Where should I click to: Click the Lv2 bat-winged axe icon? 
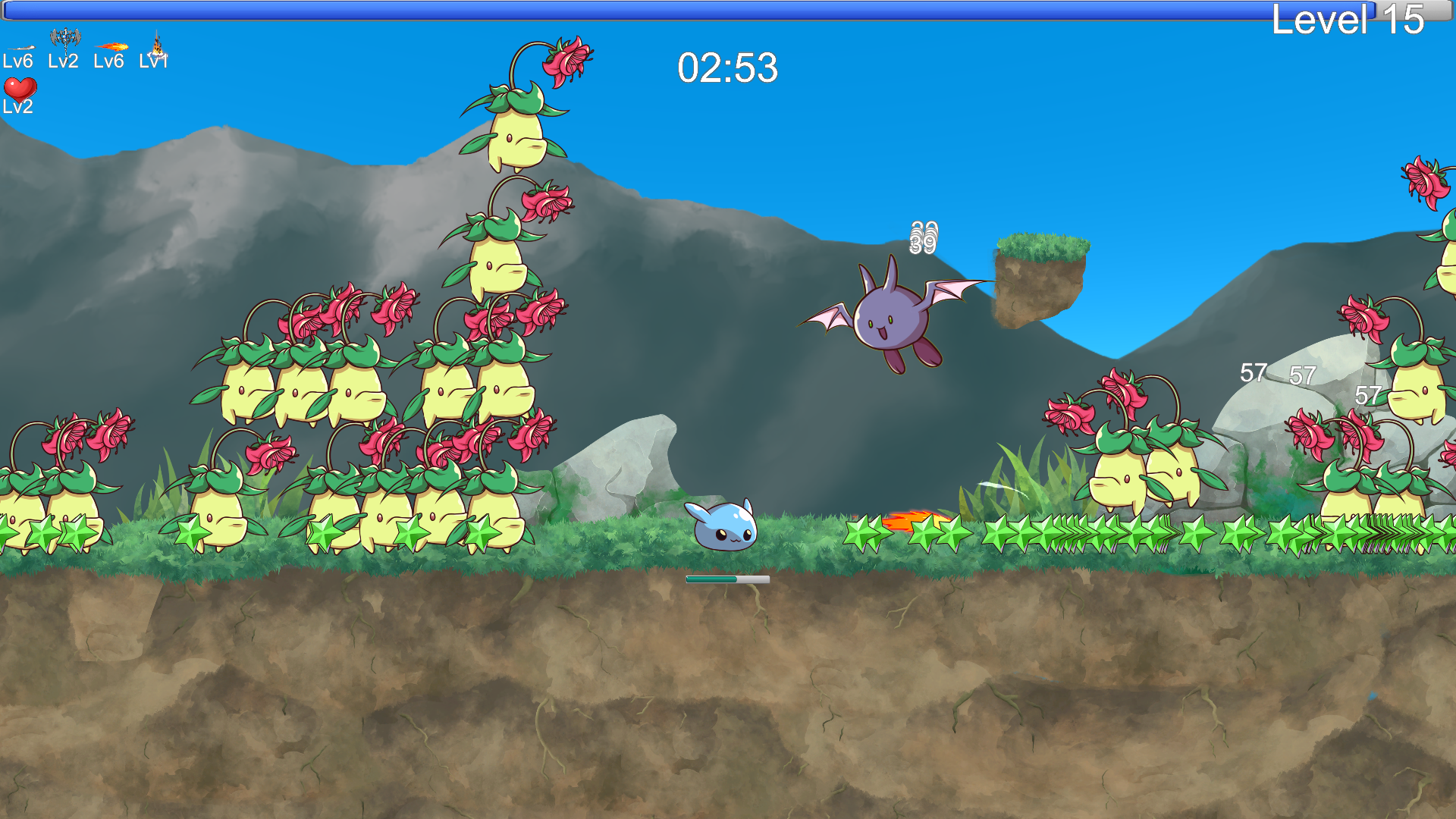coord(64,36)
